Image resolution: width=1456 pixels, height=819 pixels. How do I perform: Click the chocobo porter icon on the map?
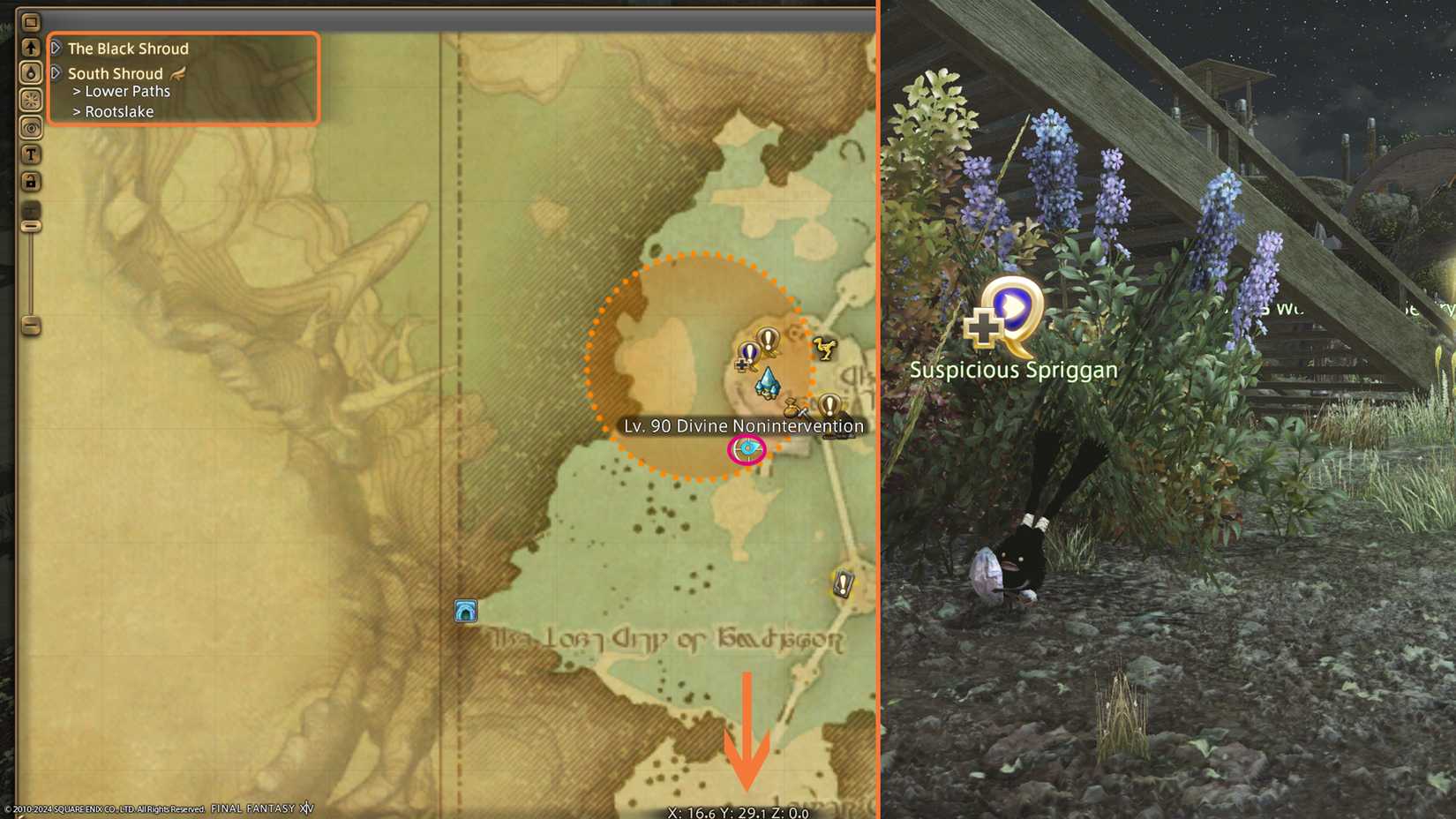824,349
